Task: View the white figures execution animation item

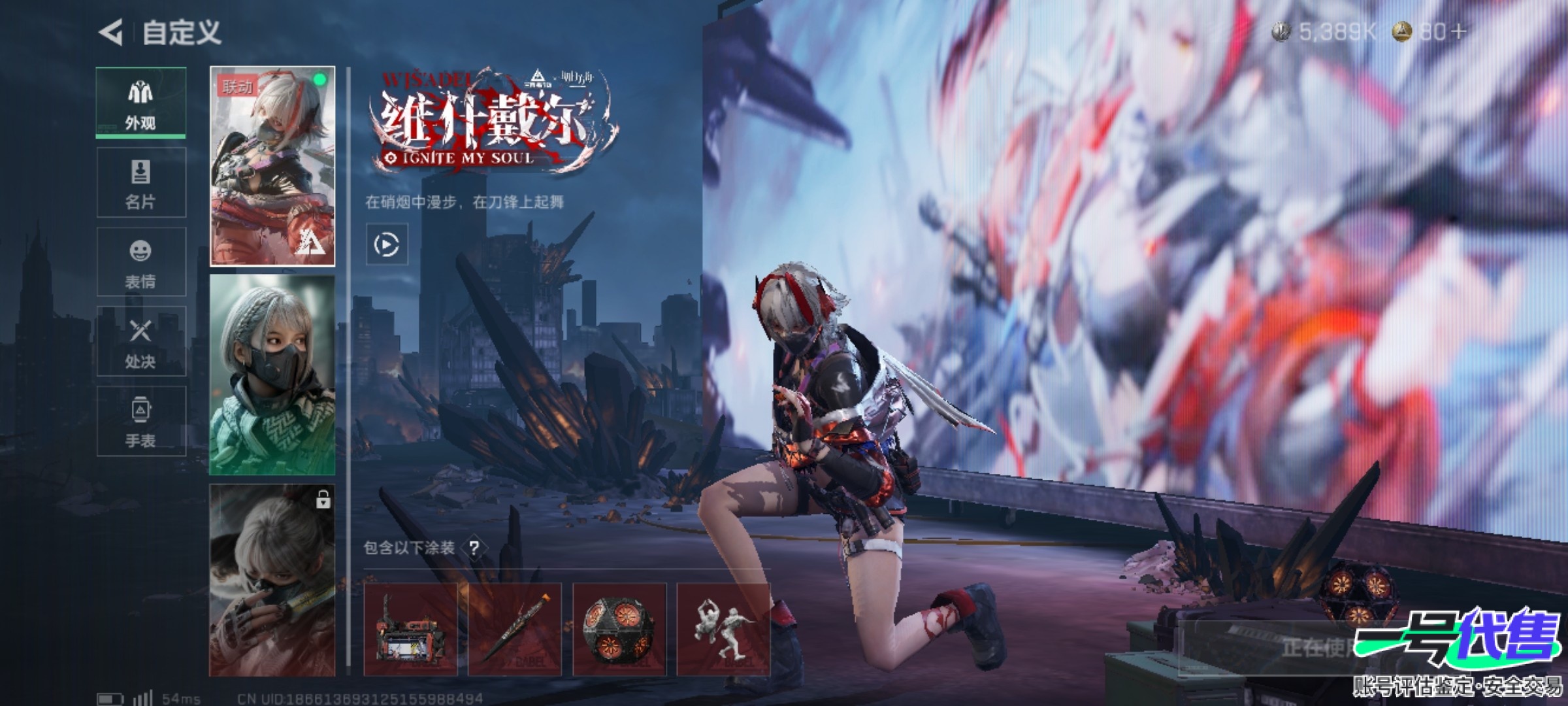Action: pos(723,630)
